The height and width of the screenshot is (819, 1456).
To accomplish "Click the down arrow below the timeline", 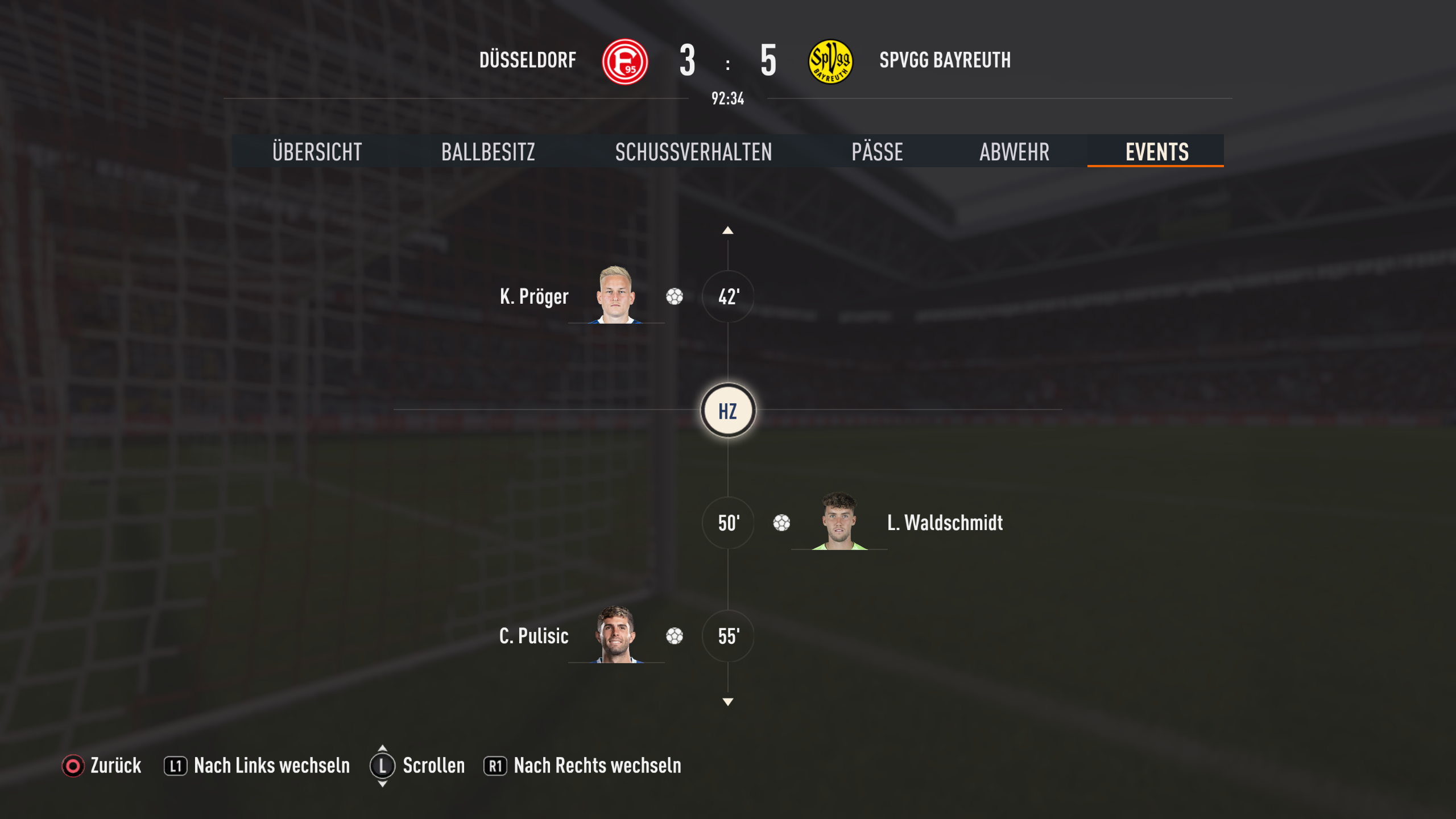I will (x=727, y=702).
